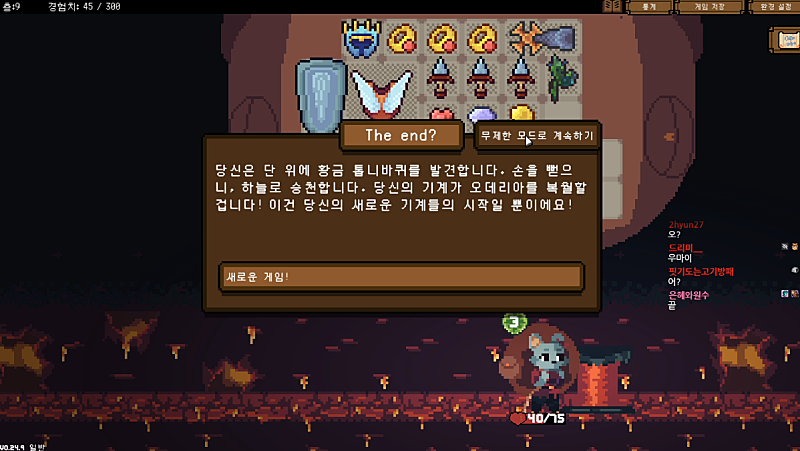This screenshot has width=800, height=451.
Task: Select the purple gem in the backpack
Action: tap(482, 115)
